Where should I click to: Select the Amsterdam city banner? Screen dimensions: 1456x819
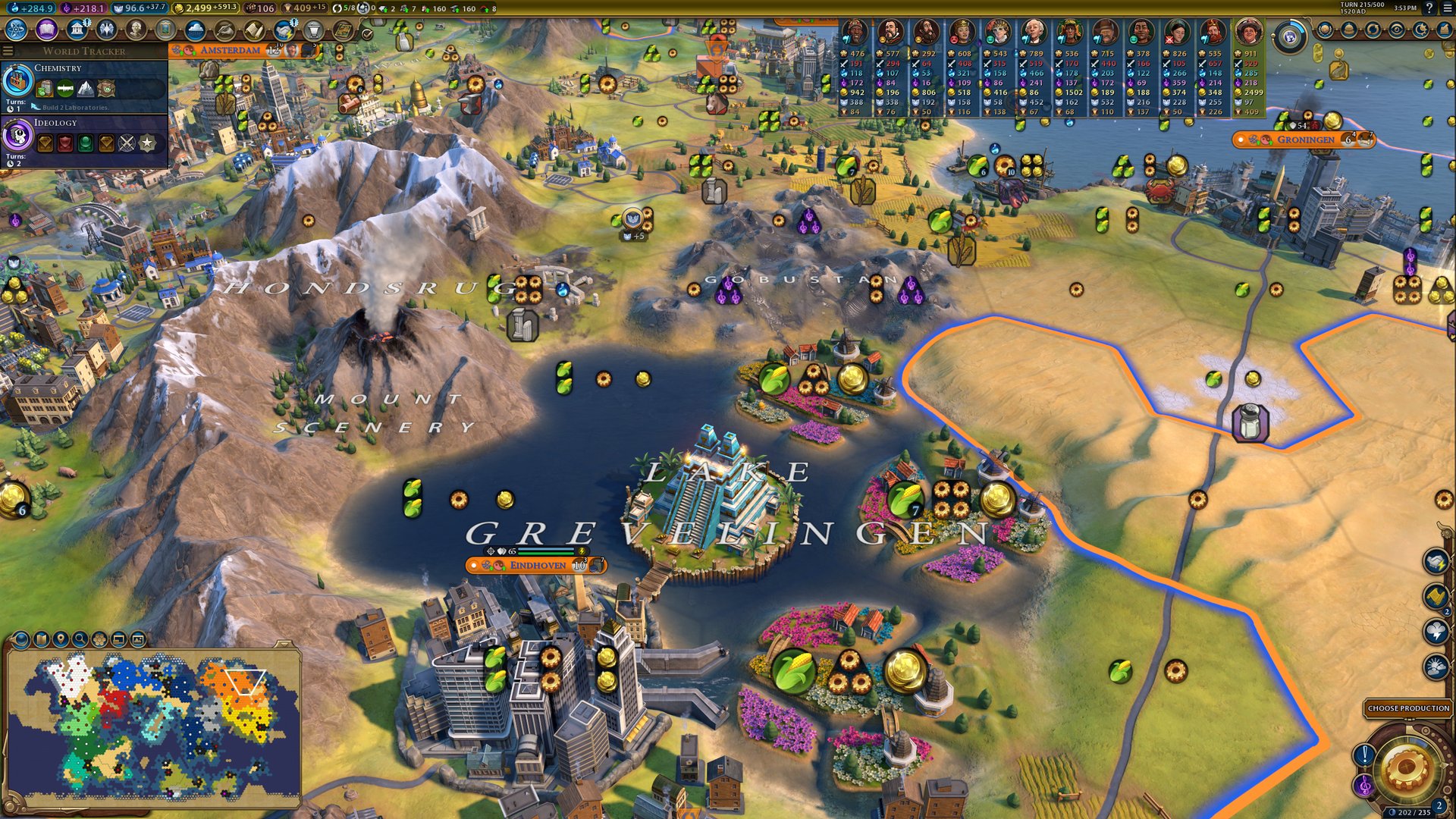tap(231, 50)
